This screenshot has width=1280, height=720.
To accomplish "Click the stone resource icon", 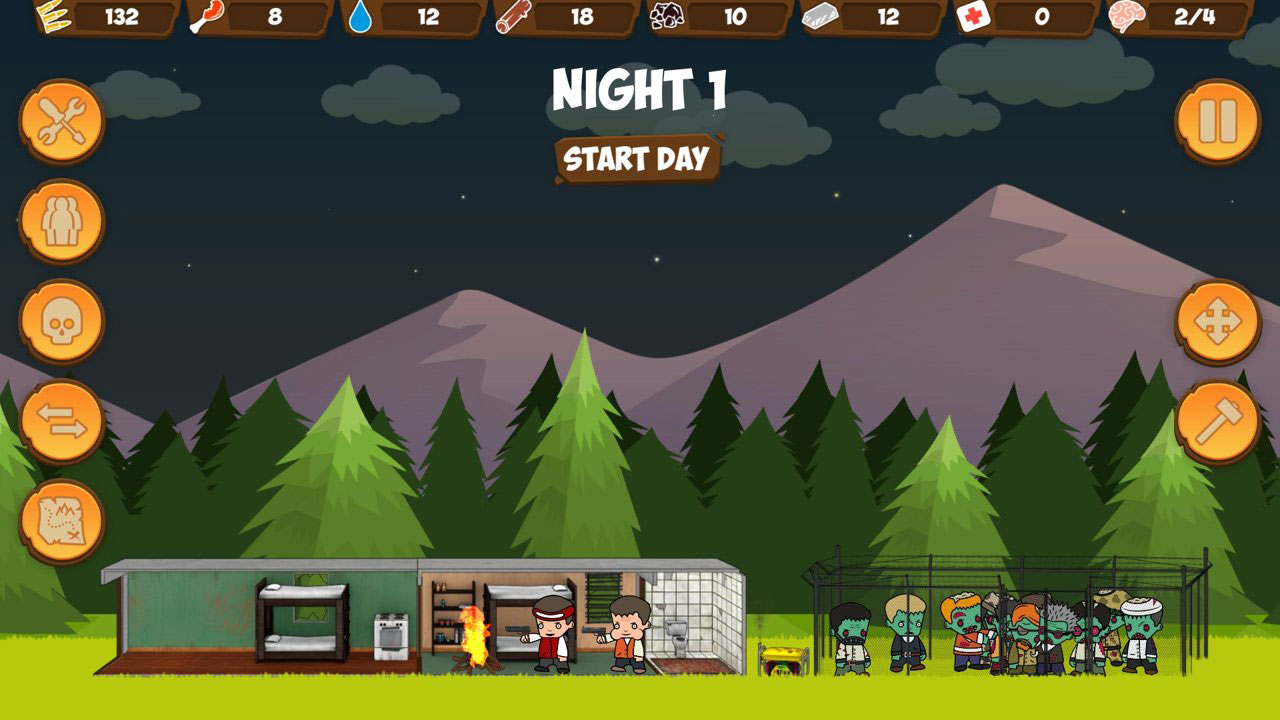I will coord(668,16).
